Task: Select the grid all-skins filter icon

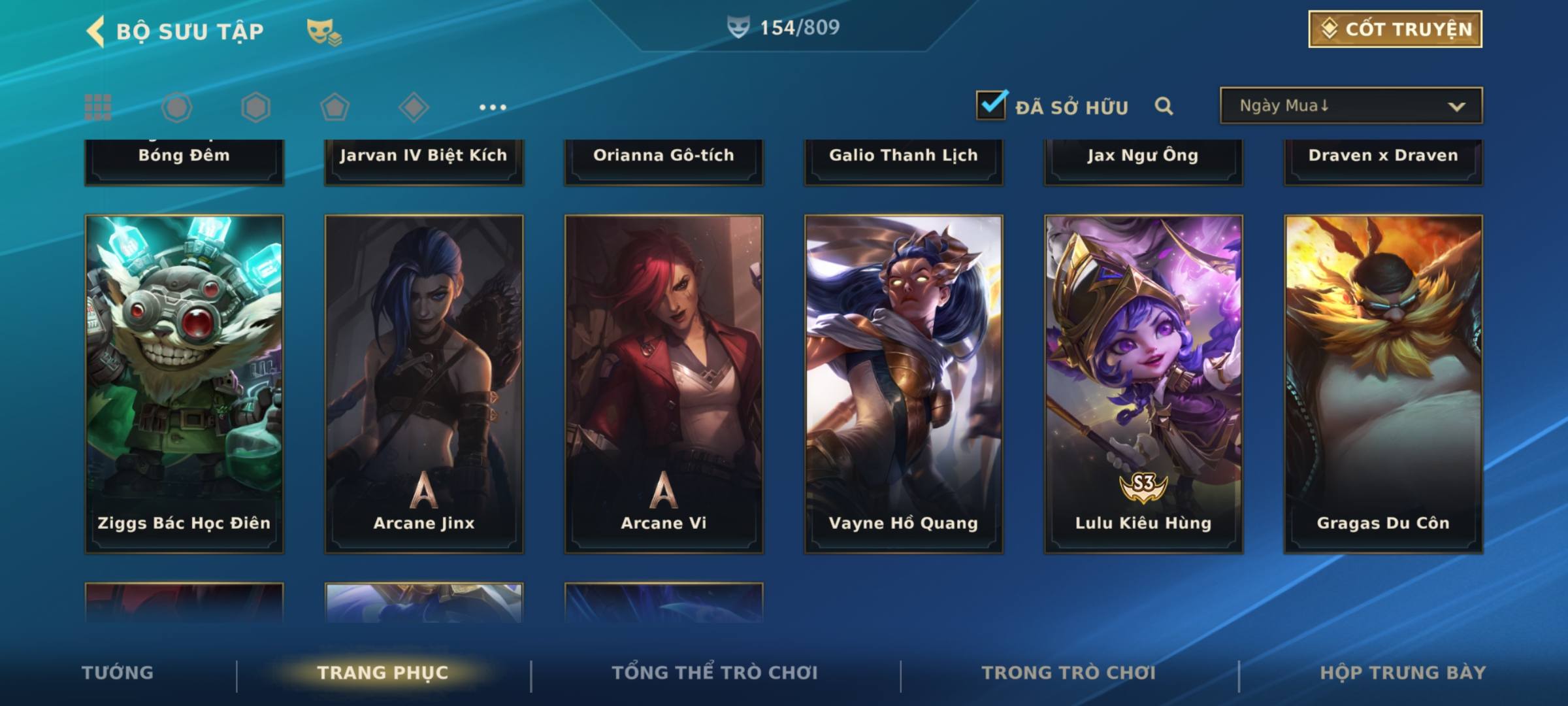Action: (x=98, y=107)
